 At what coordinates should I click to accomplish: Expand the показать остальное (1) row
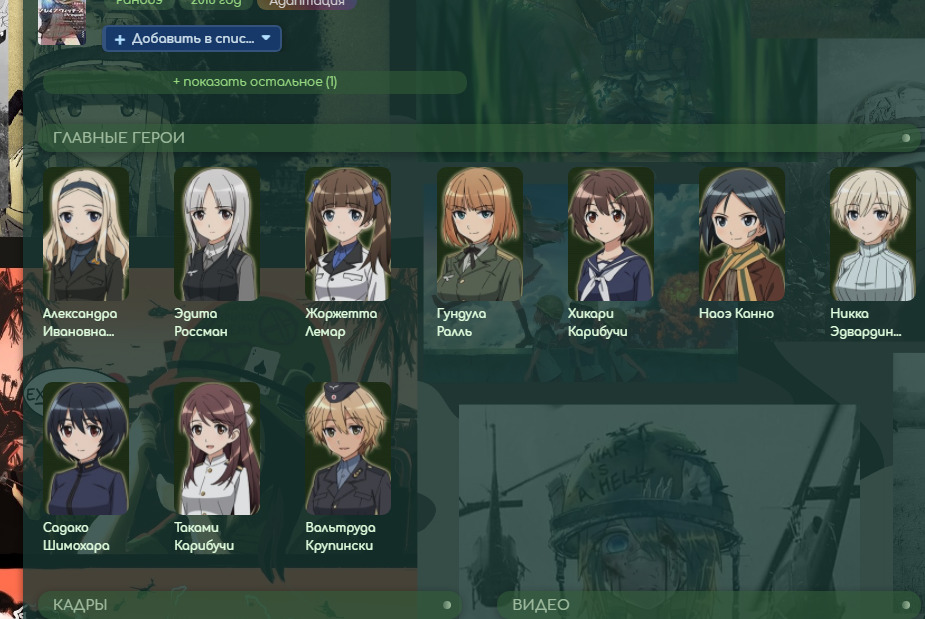(255, 82)
